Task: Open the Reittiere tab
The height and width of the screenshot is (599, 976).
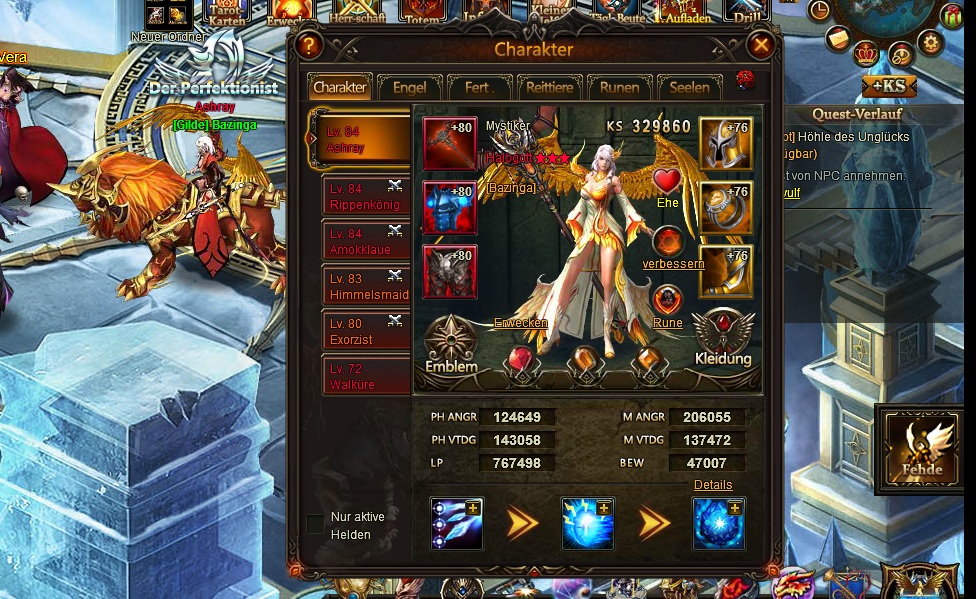Action: (x=549, y=88)
